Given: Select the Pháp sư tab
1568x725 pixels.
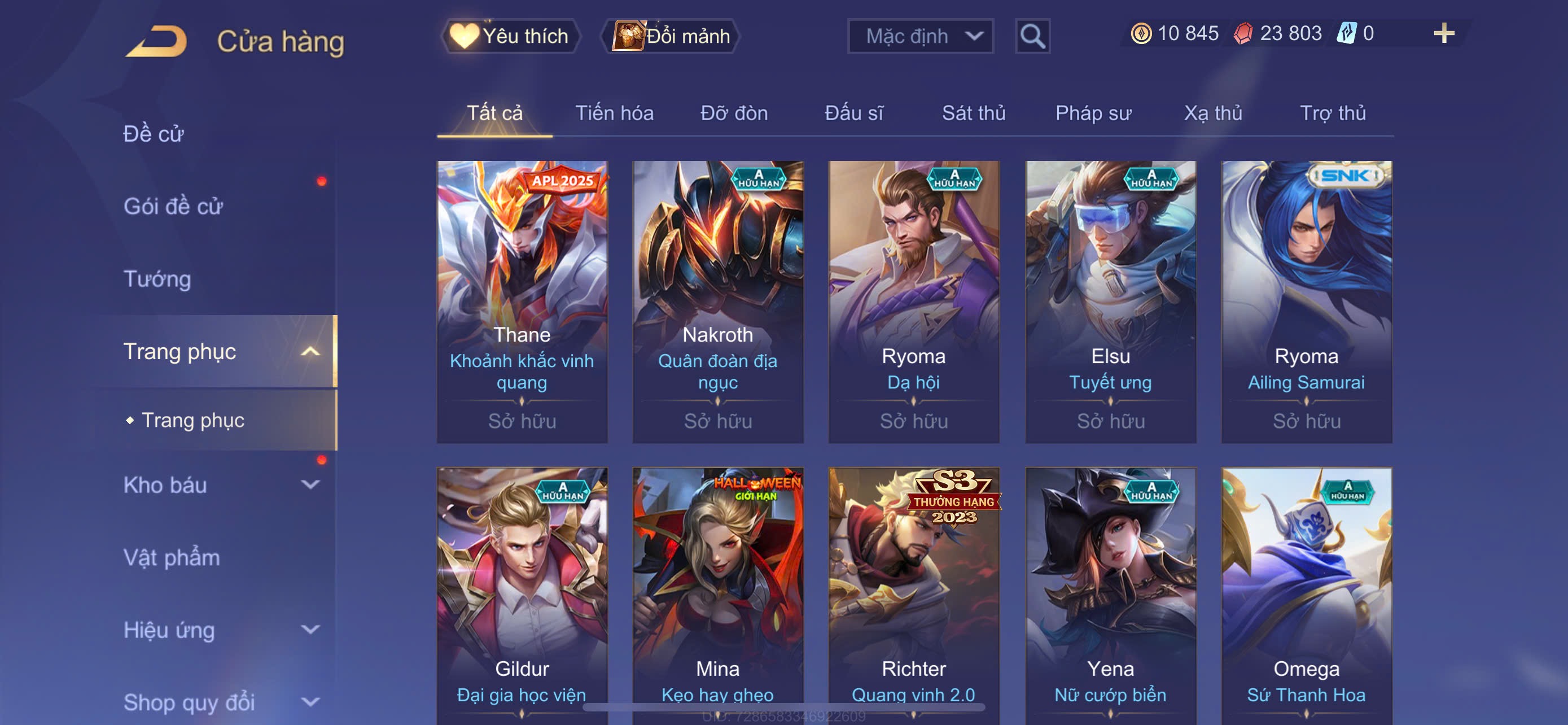Looking at the screenshot, I should click(1093, 113).
